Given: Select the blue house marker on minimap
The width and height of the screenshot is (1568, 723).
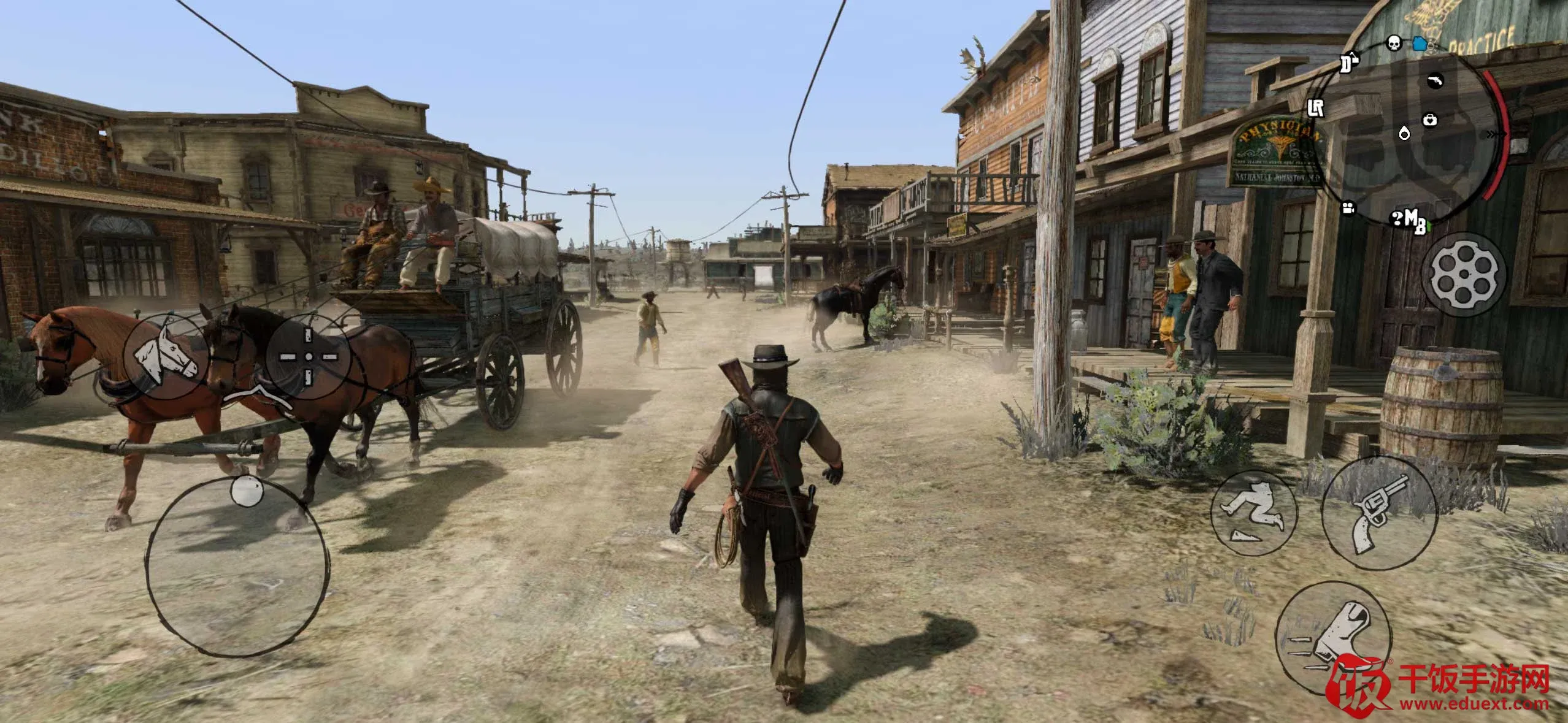Looking at the screenshot, I should tap(1419, 44).
